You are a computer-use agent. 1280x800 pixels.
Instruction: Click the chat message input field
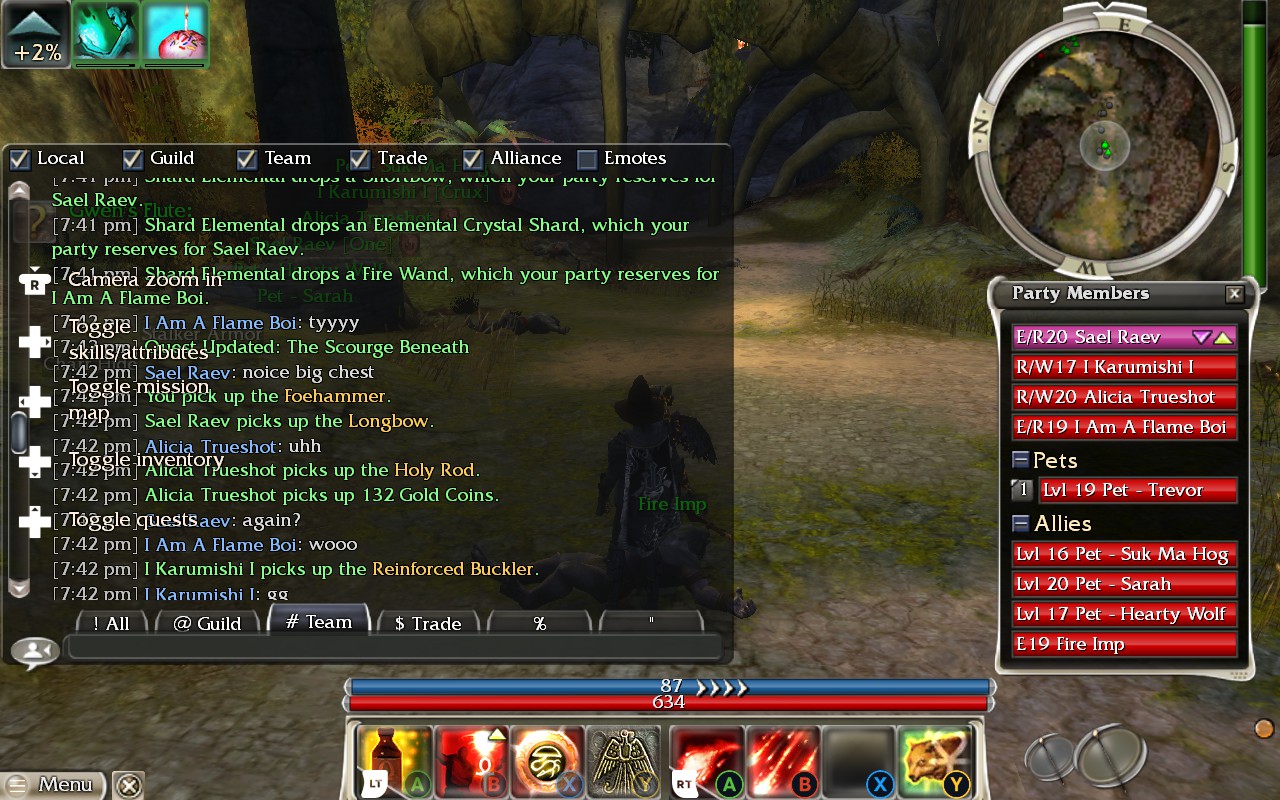pyautogui.click(x=393, y=648)
